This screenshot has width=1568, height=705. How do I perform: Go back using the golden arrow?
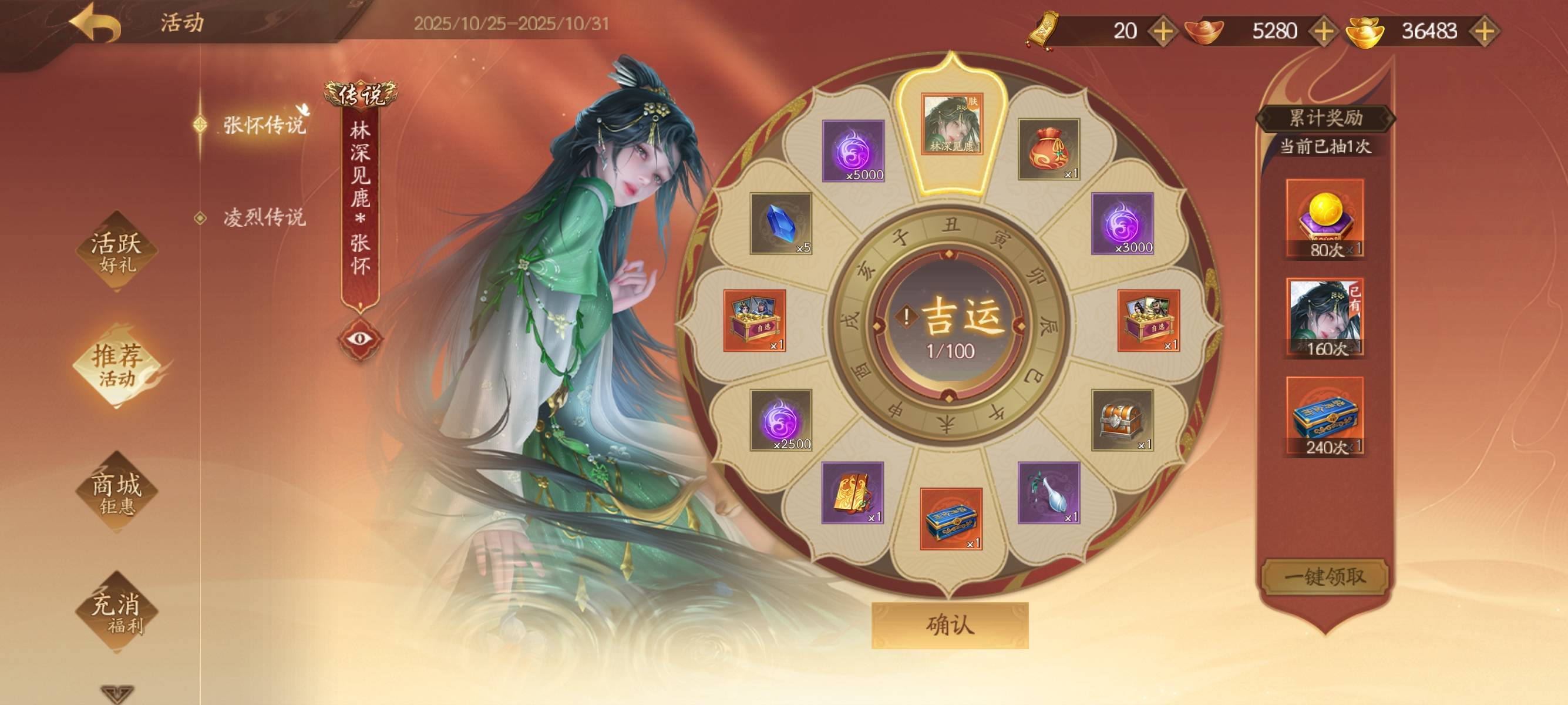[x=95, y=23]
